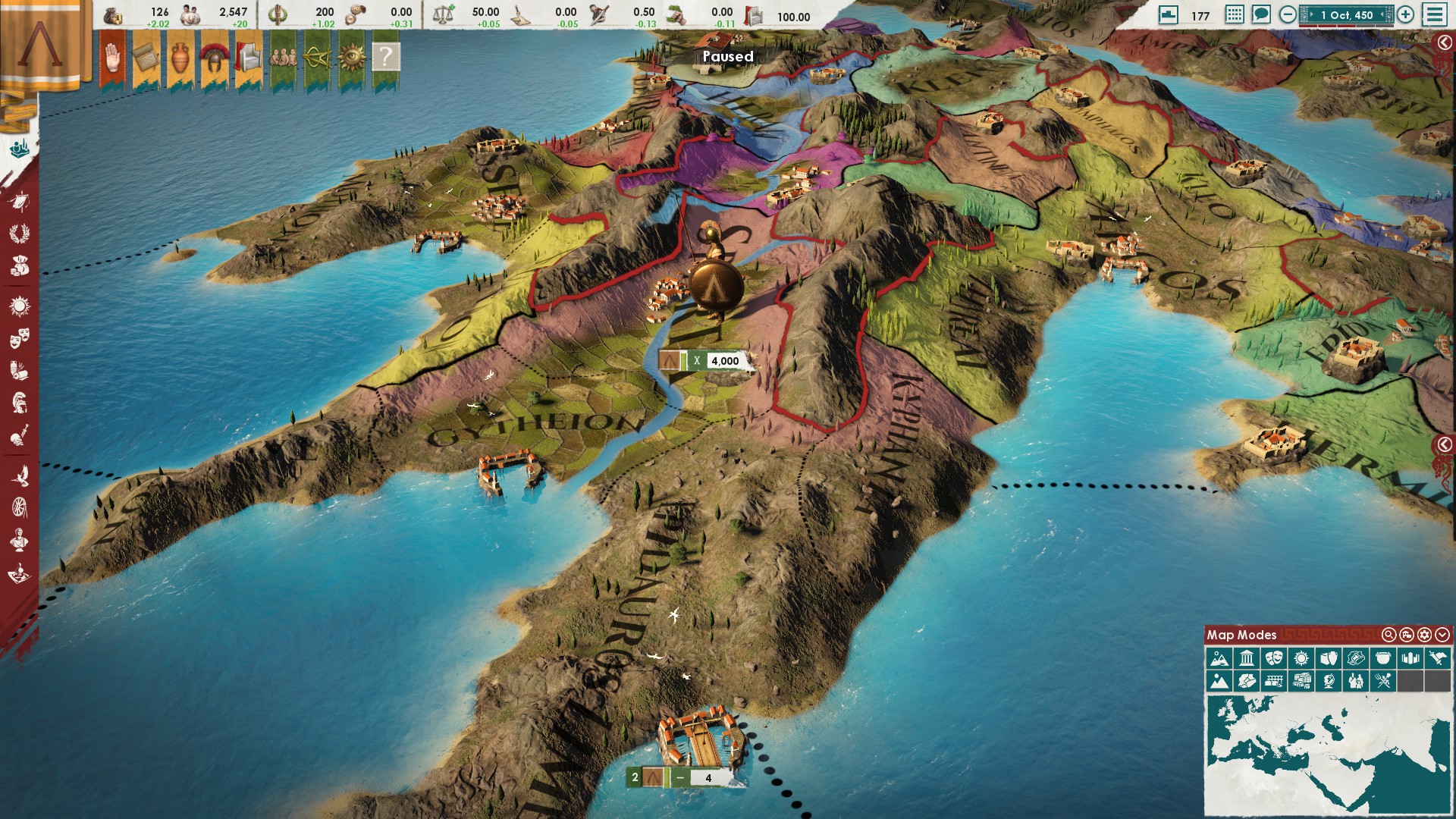
Task: Click the magnifying glass search icon in Map Modes
Action: point(1389,635)
